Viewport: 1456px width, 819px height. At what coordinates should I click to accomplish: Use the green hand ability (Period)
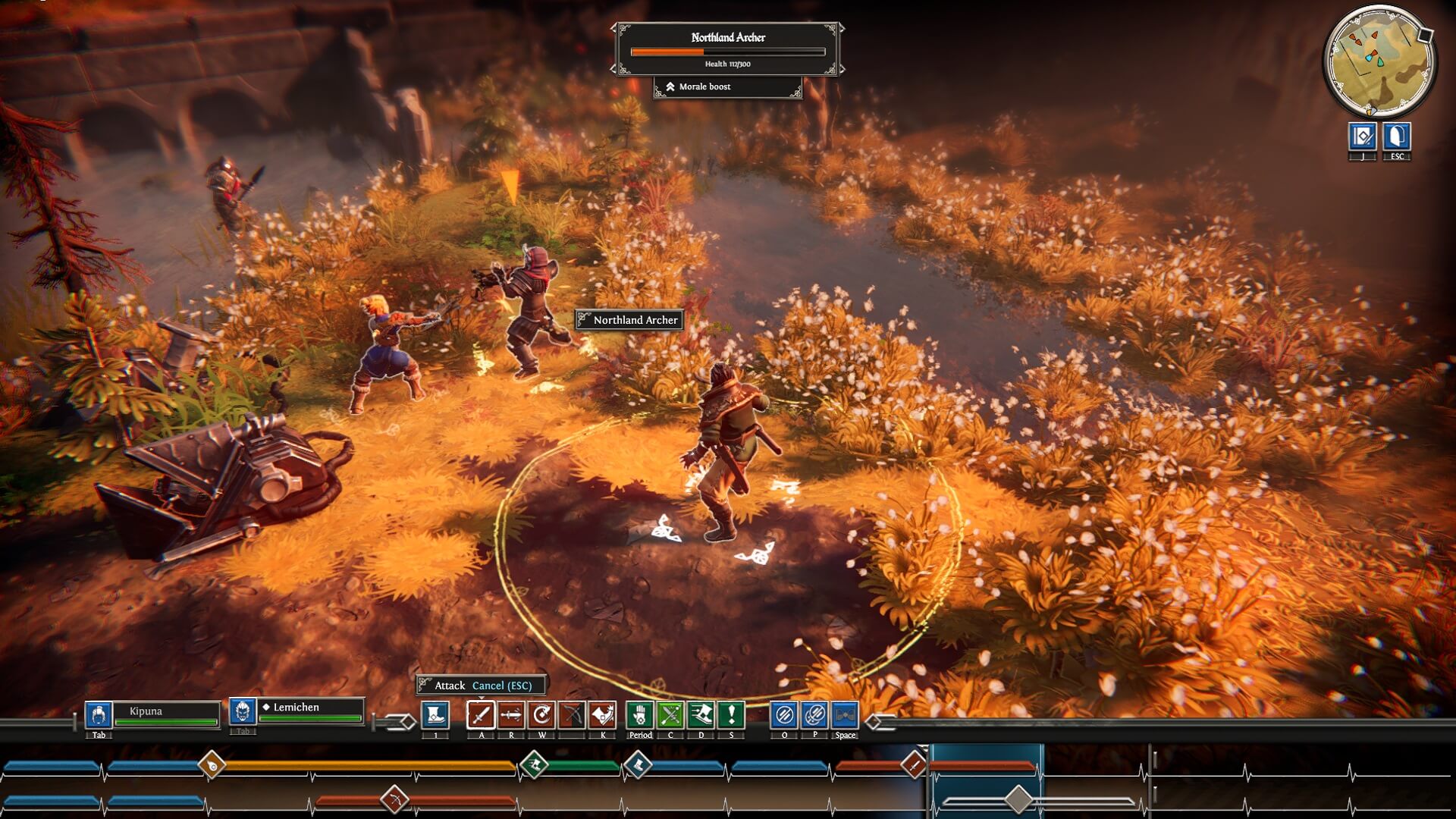[x=640, y=716]
